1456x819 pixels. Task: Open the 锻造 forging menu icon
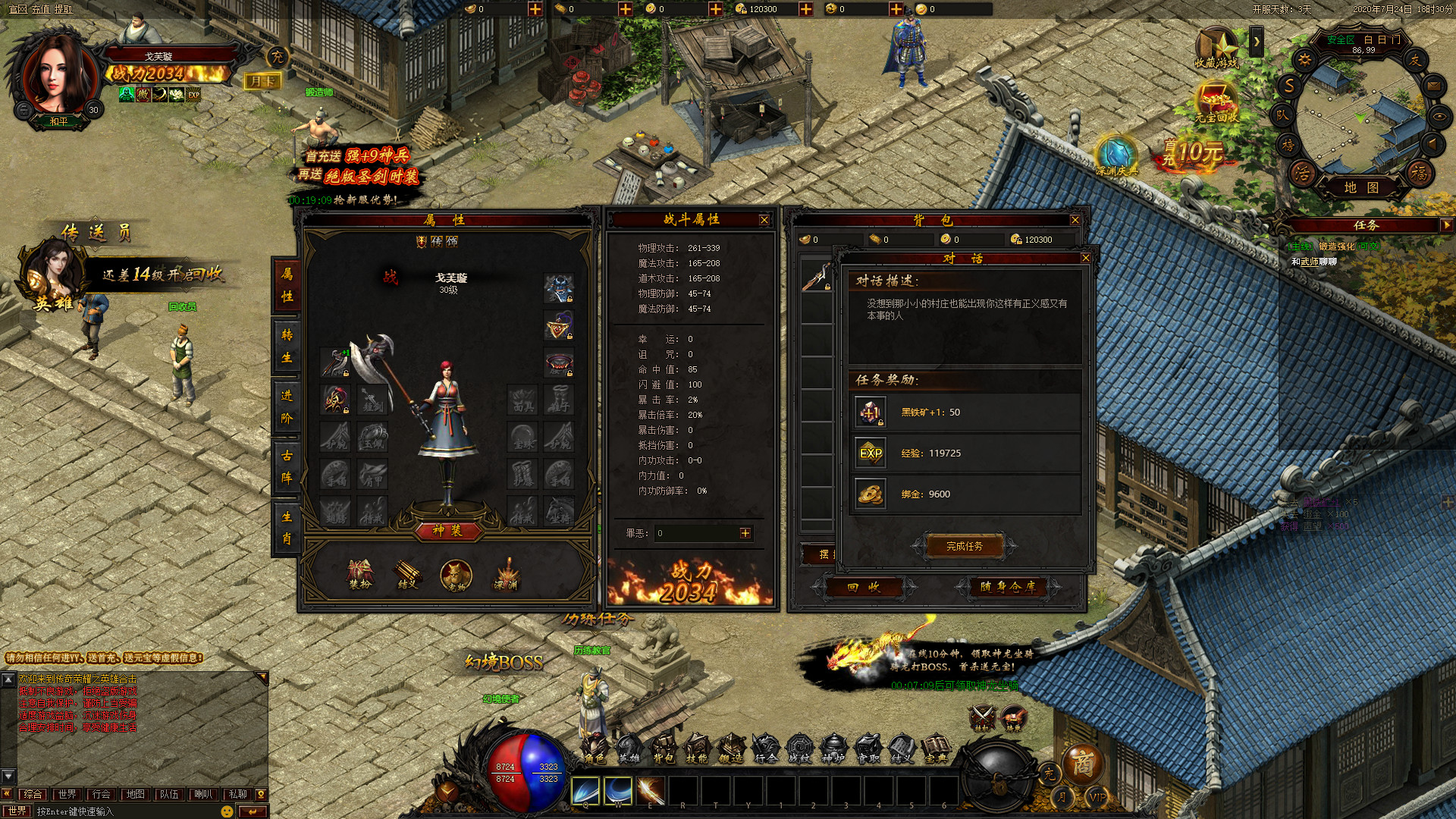(730, 748)
